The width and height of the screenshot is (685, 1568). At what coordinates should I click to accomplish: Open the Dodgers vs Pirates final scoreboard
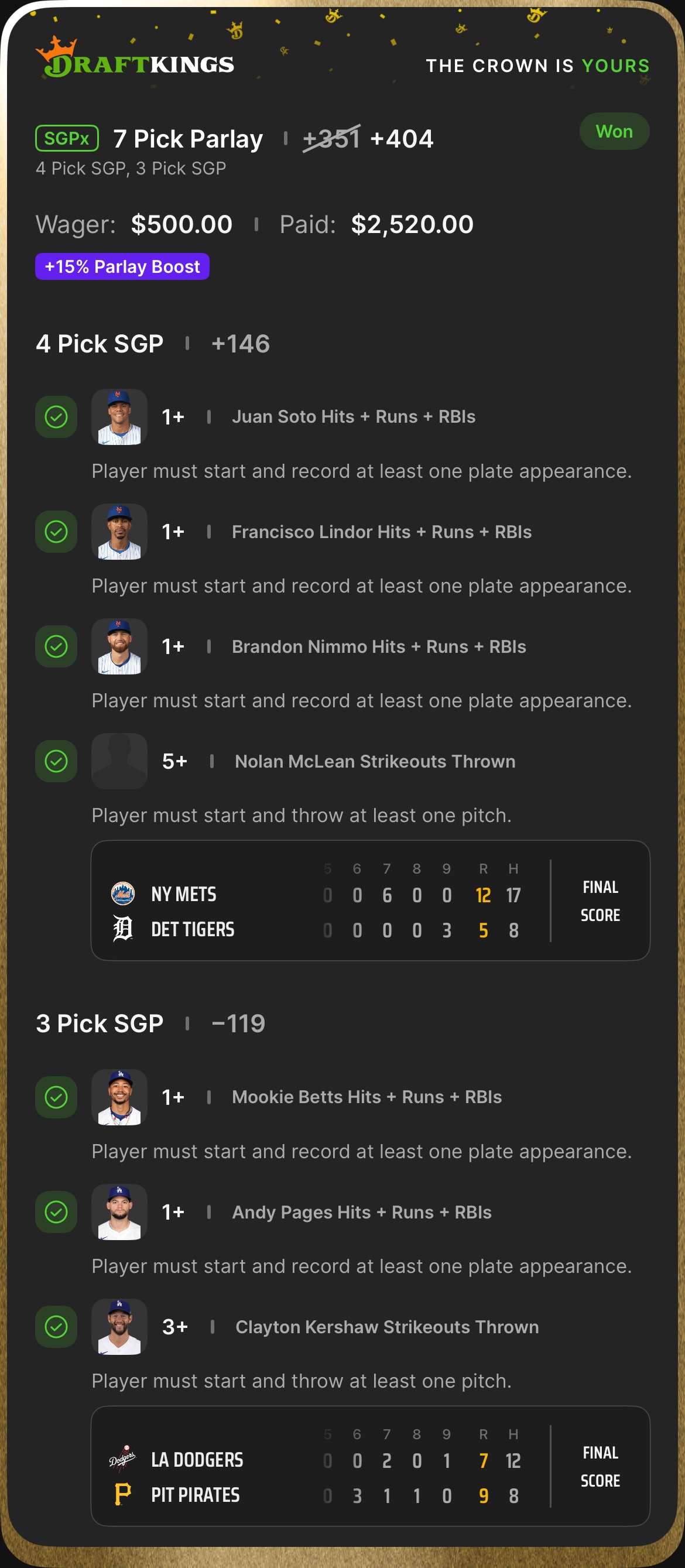pyautogui.click(x=370, y=1466)
